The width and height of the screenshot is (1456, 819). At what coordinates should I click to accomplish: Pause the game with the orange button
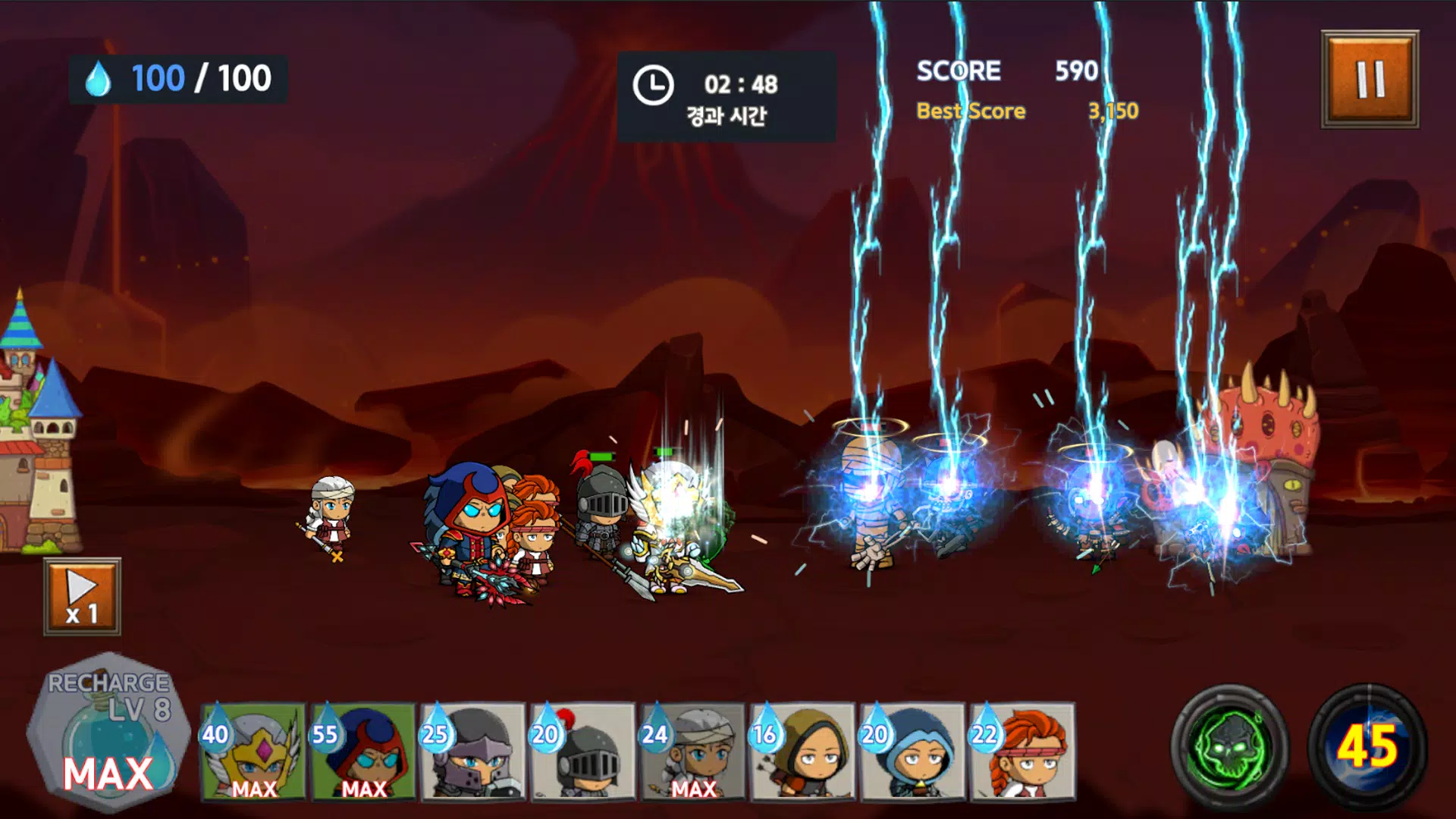point(1370,79)
